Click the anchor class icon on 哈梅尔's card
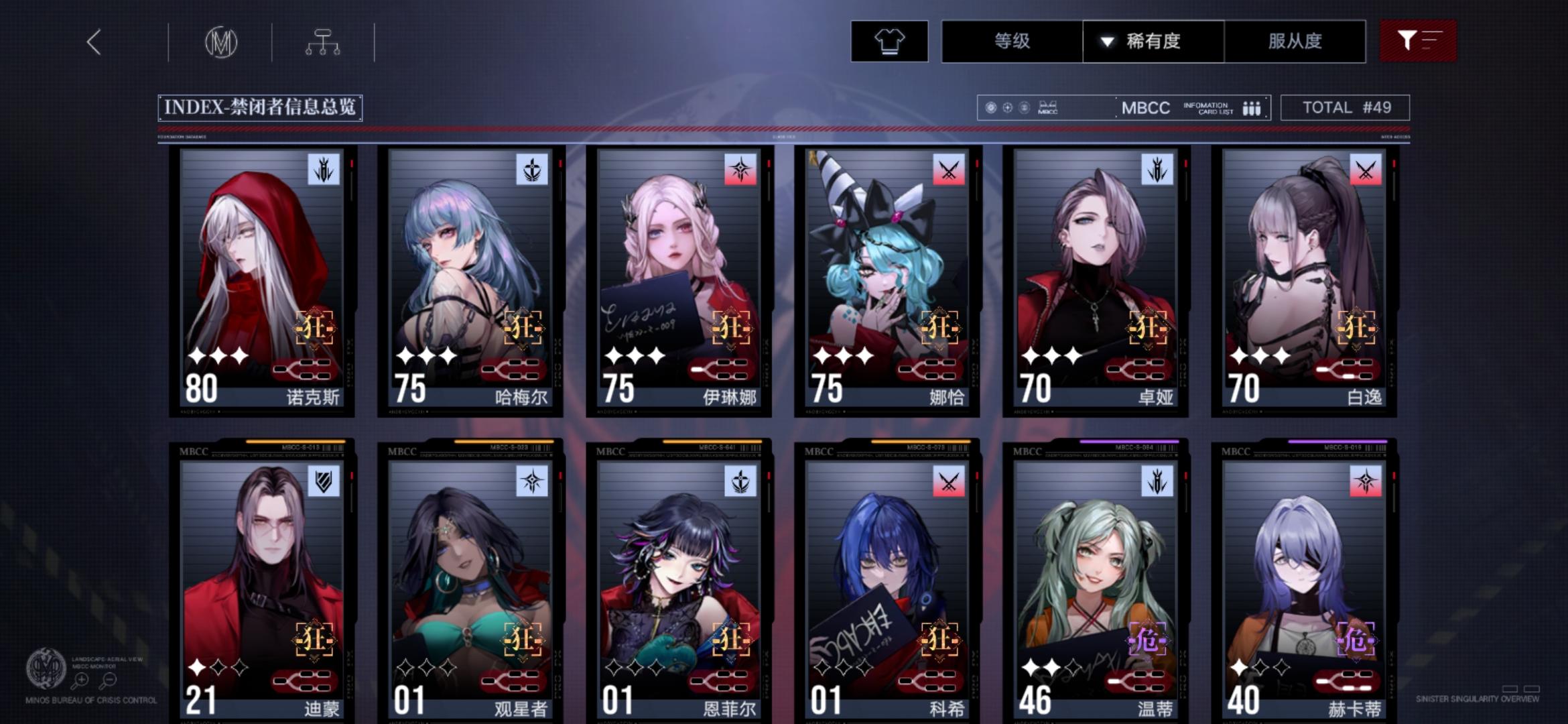The height and width of the screenshot is (724, 1568). 532,169
